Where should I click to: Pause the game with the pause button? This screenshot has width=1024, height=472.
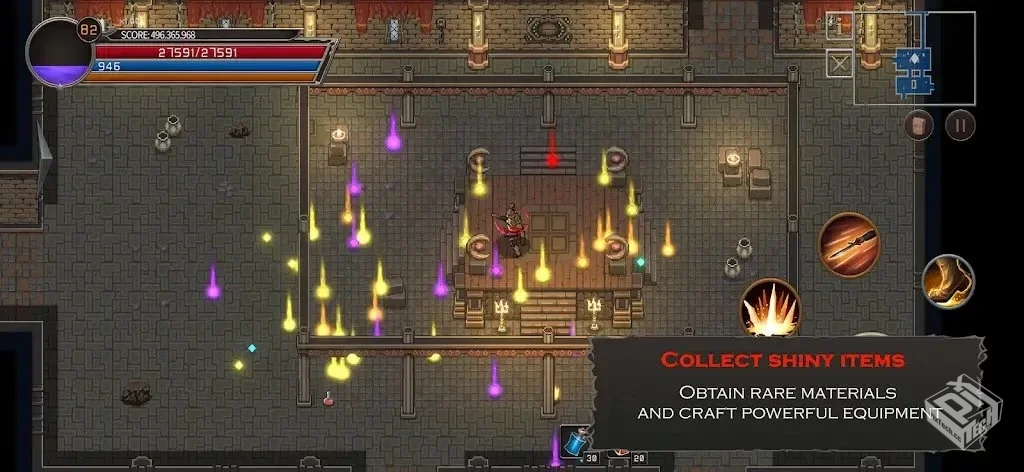(960, 126)
